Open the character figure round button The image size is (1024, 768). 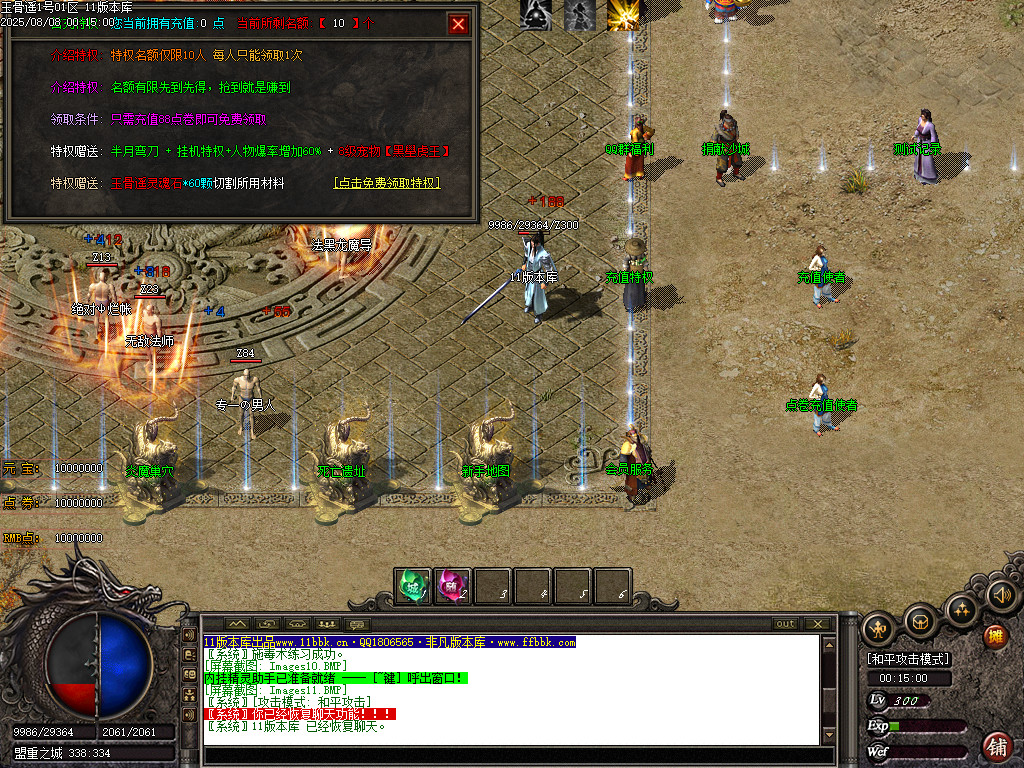[878, 627]
